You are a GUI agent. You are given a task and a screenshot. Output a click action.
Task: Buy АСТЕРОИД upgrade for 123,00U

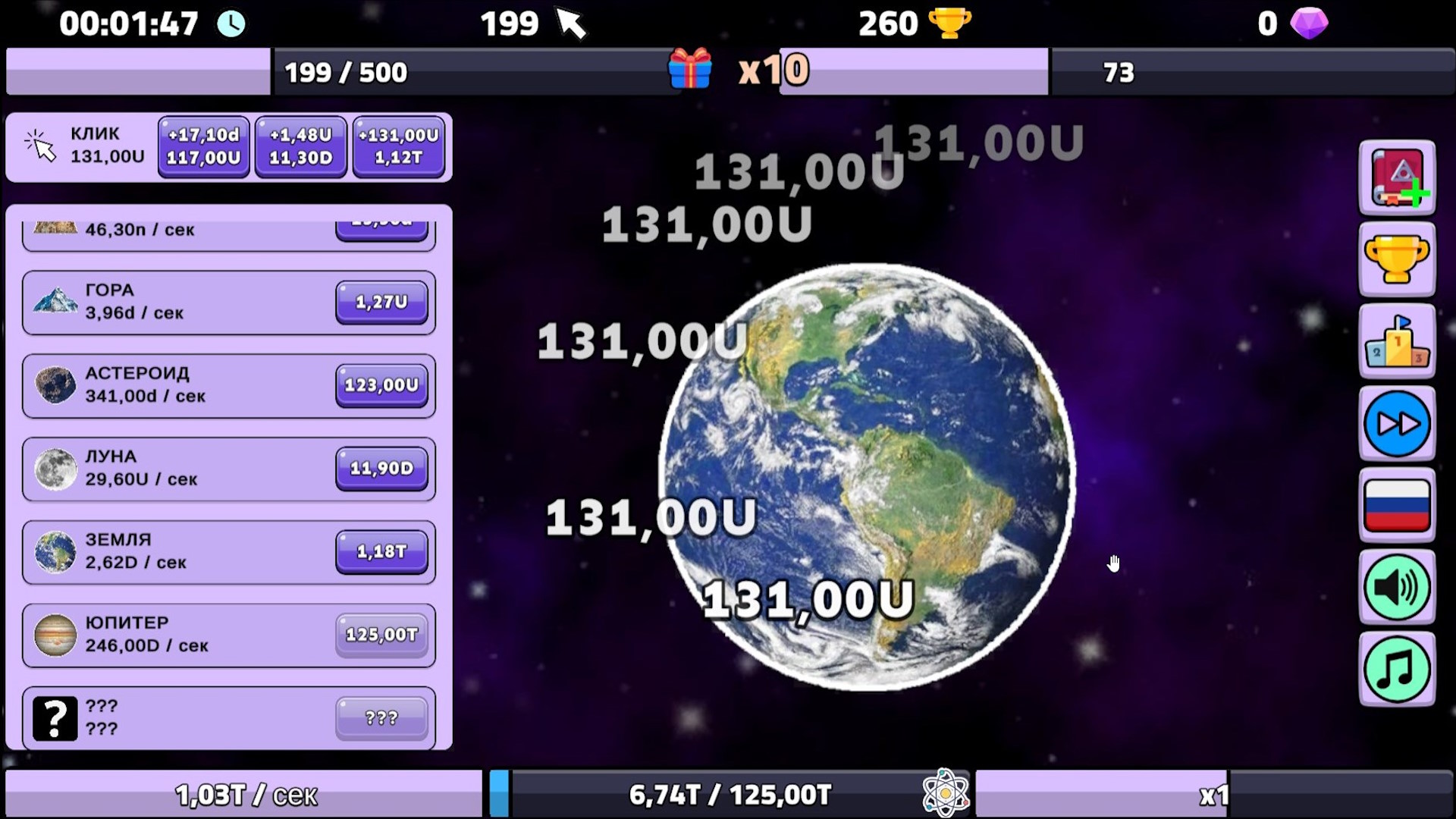(381, 384)
